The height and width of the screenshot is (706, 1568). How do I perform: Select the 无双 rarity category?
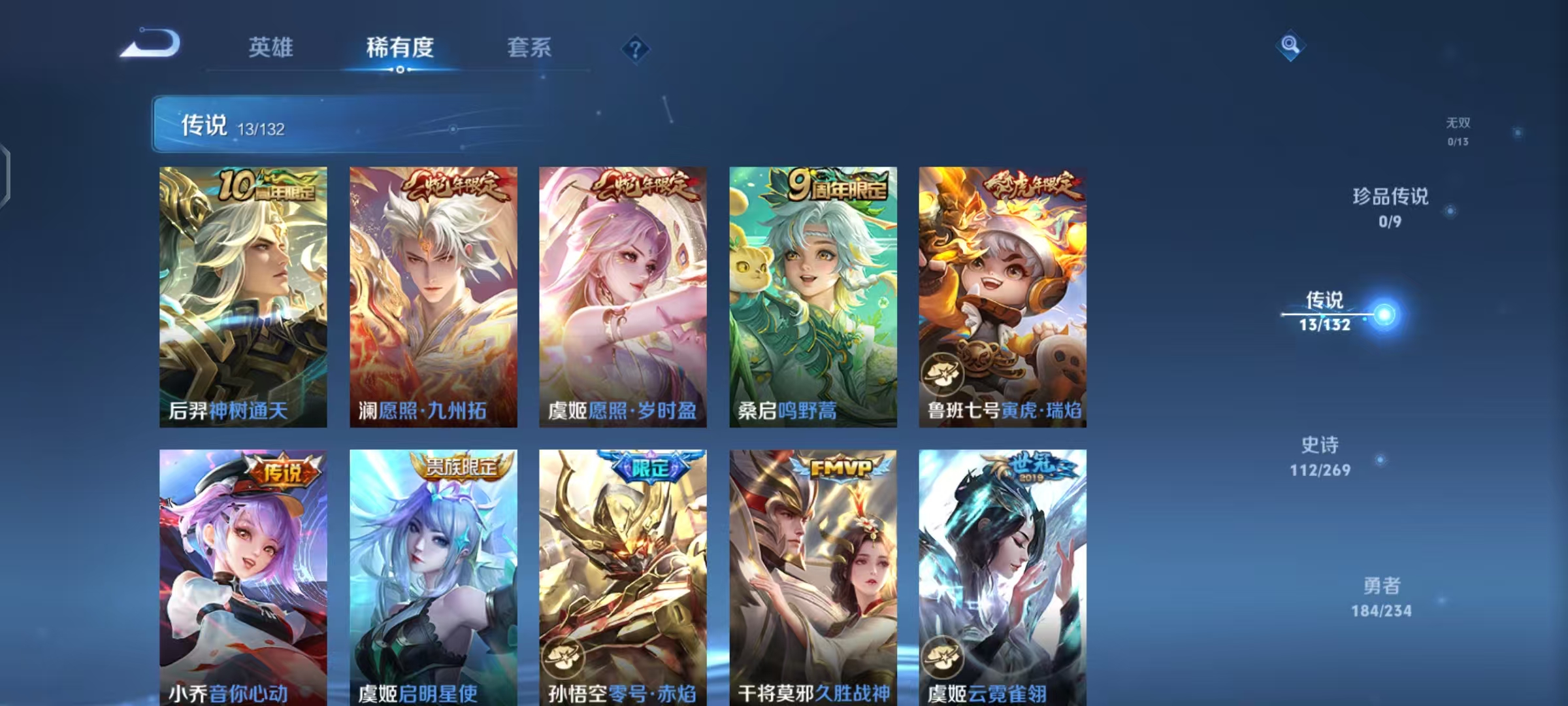(x=1456, y=127)
